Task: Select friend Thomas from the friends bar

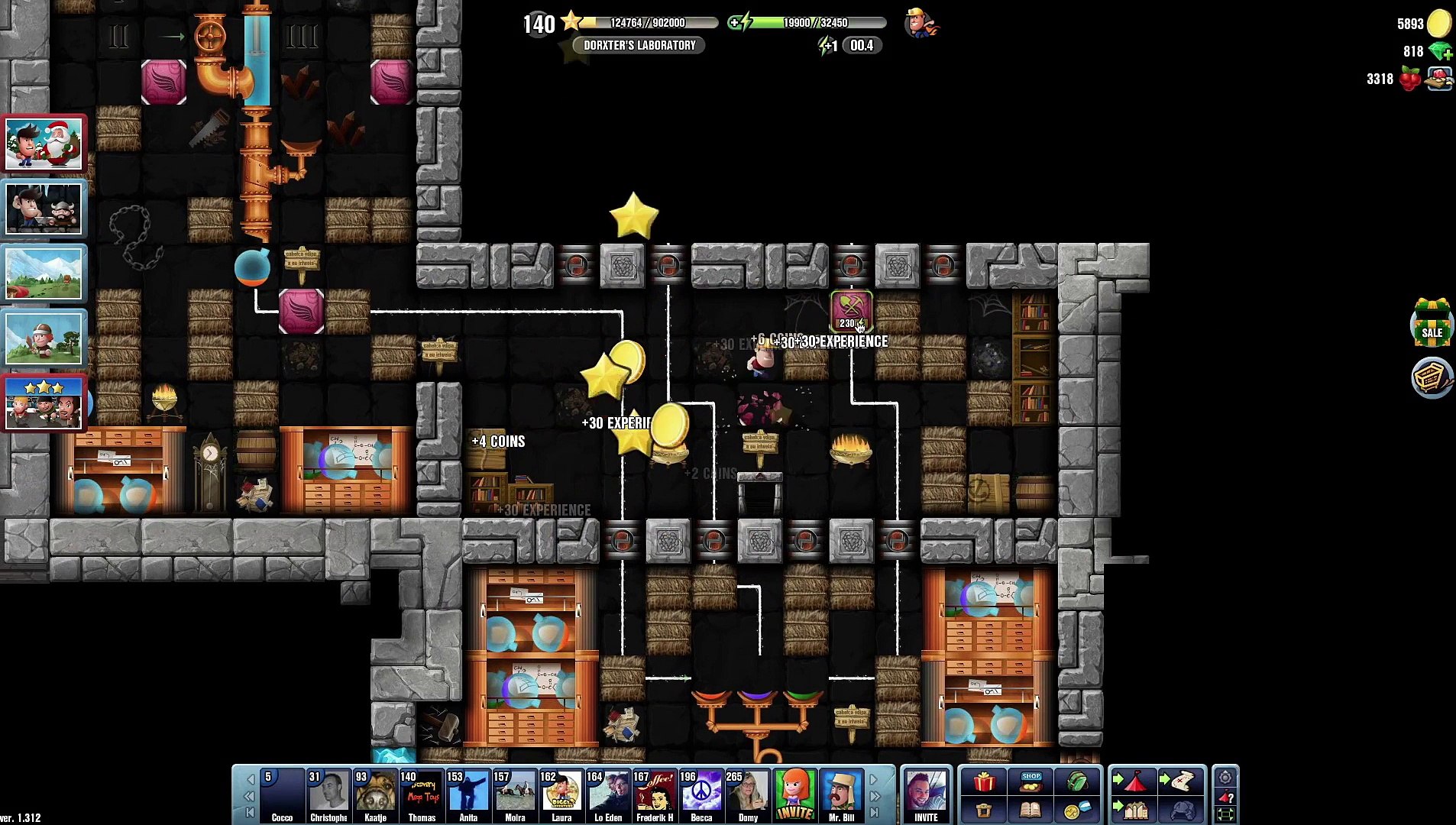Action: [422, 794]
